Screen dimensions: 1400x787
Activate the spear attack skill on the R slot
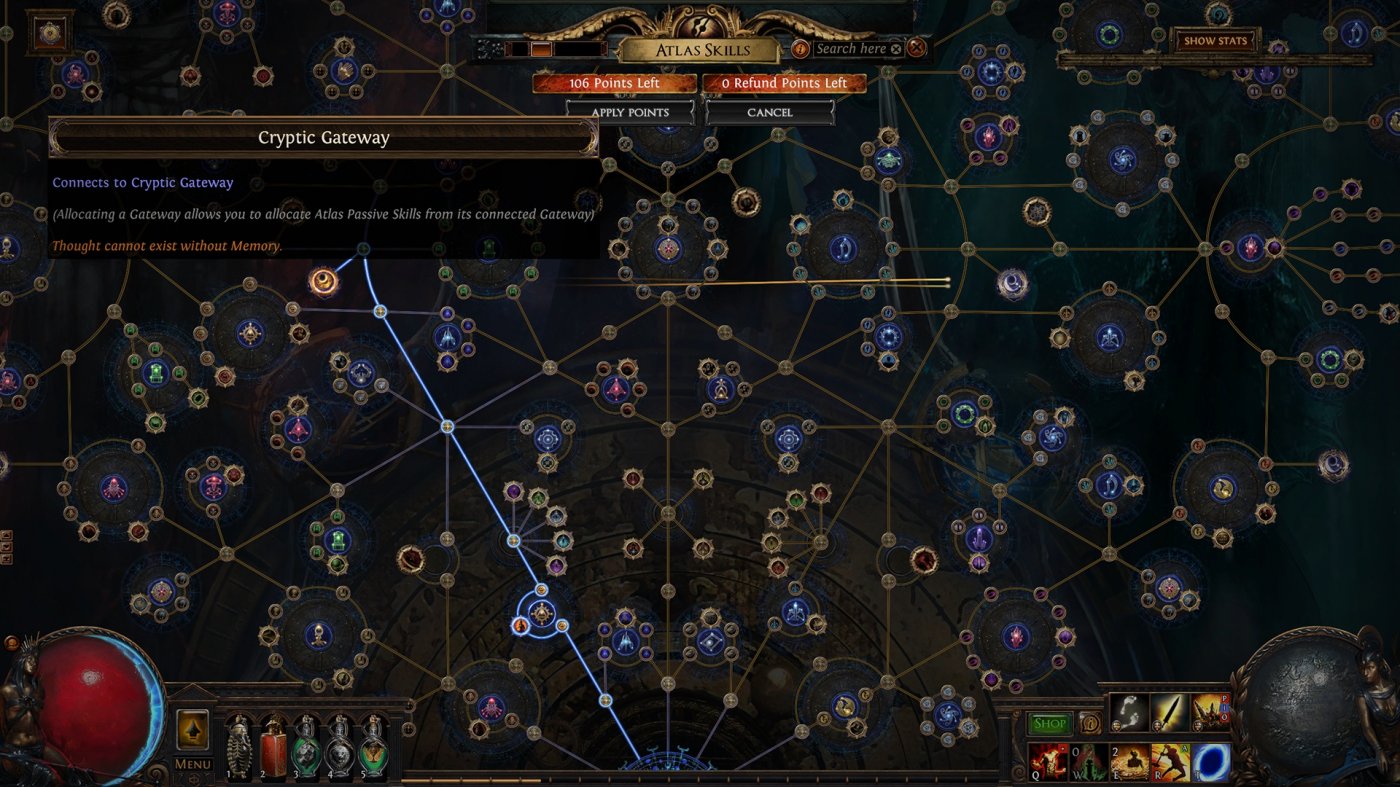[x=1169, y=761]
